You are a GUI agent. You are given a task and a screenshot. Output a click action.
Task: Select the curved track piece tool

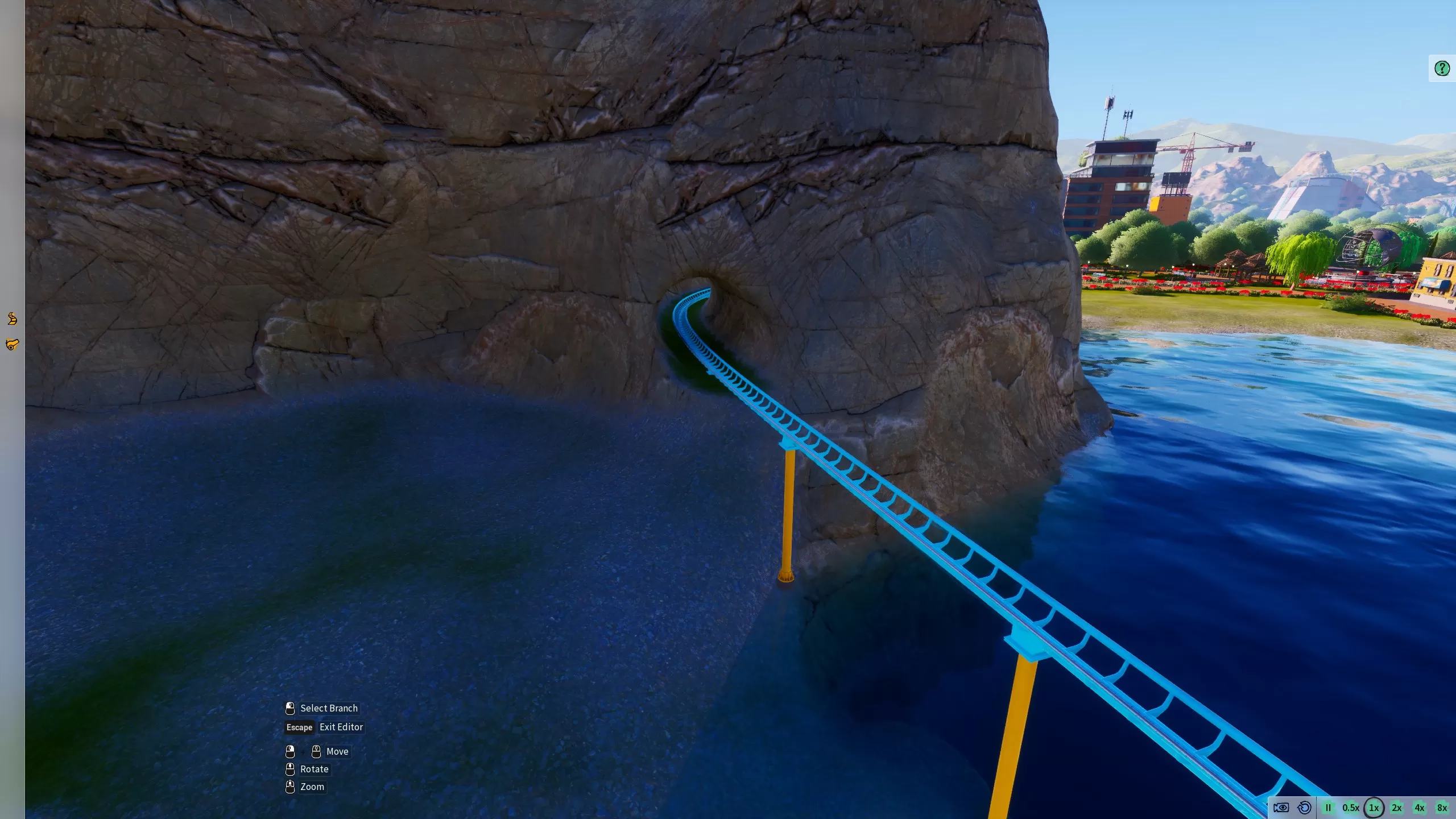point(12,318)
